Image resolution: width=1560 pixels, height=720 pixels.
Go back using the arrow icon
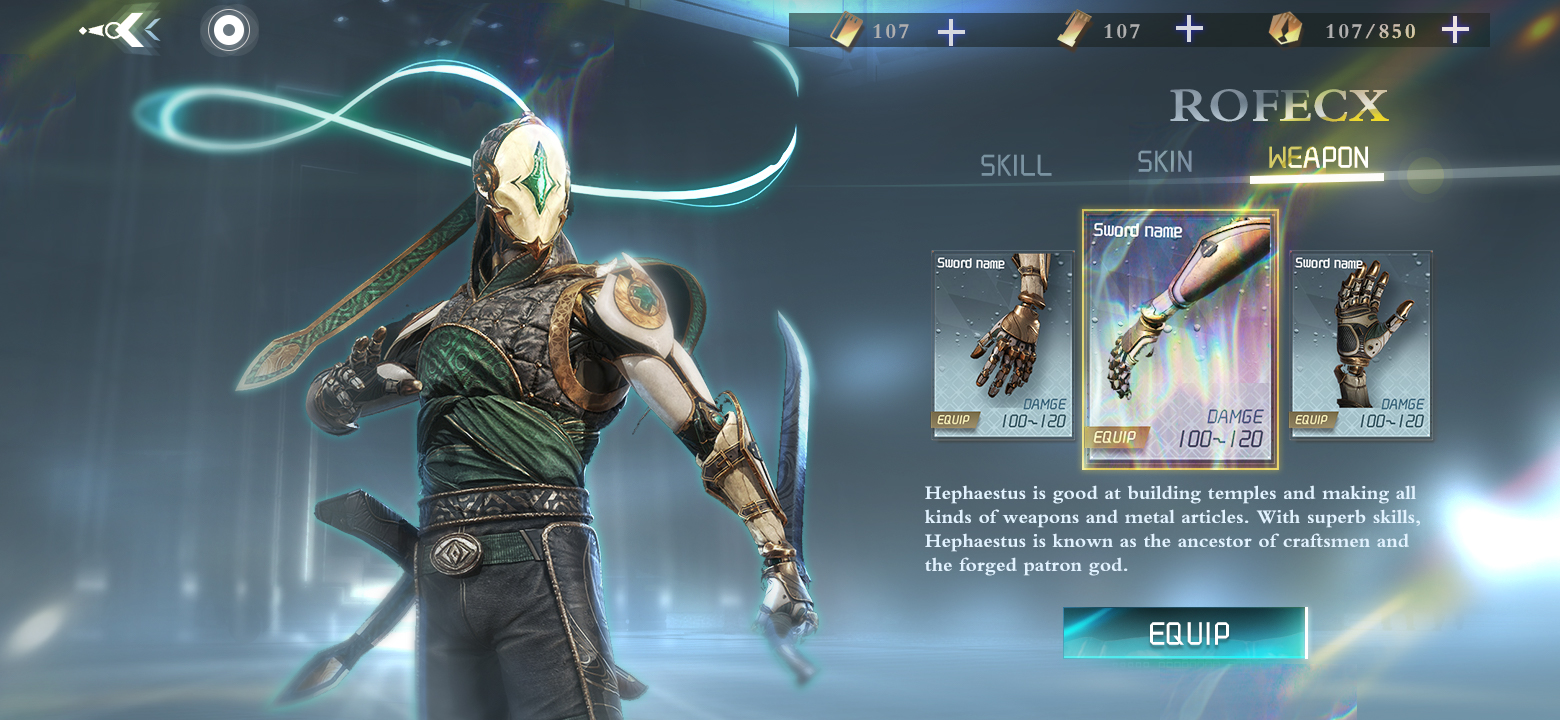(x=121, y=31)
